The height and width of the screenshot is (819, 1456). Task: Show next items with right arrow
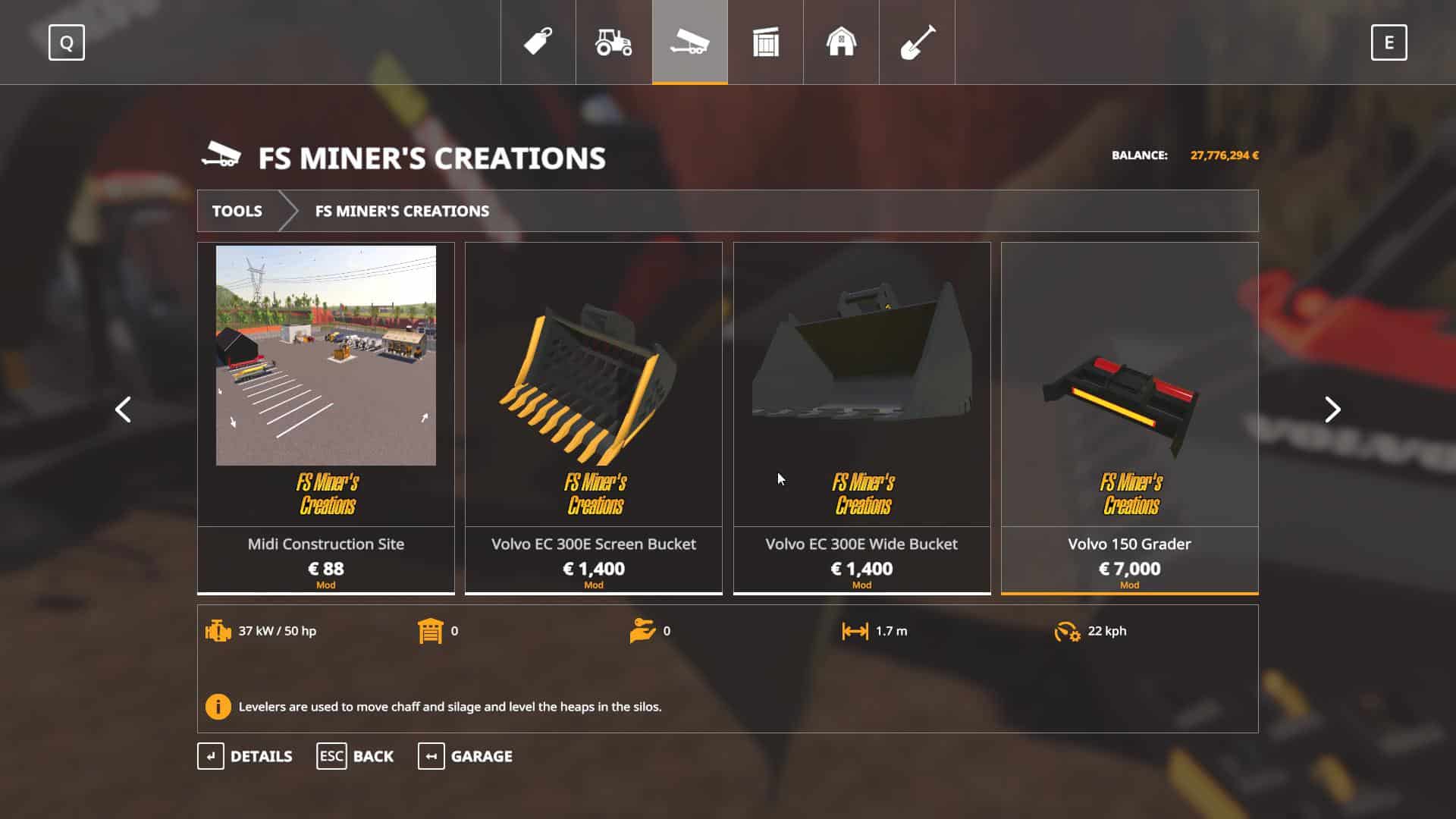[1332, 409]
